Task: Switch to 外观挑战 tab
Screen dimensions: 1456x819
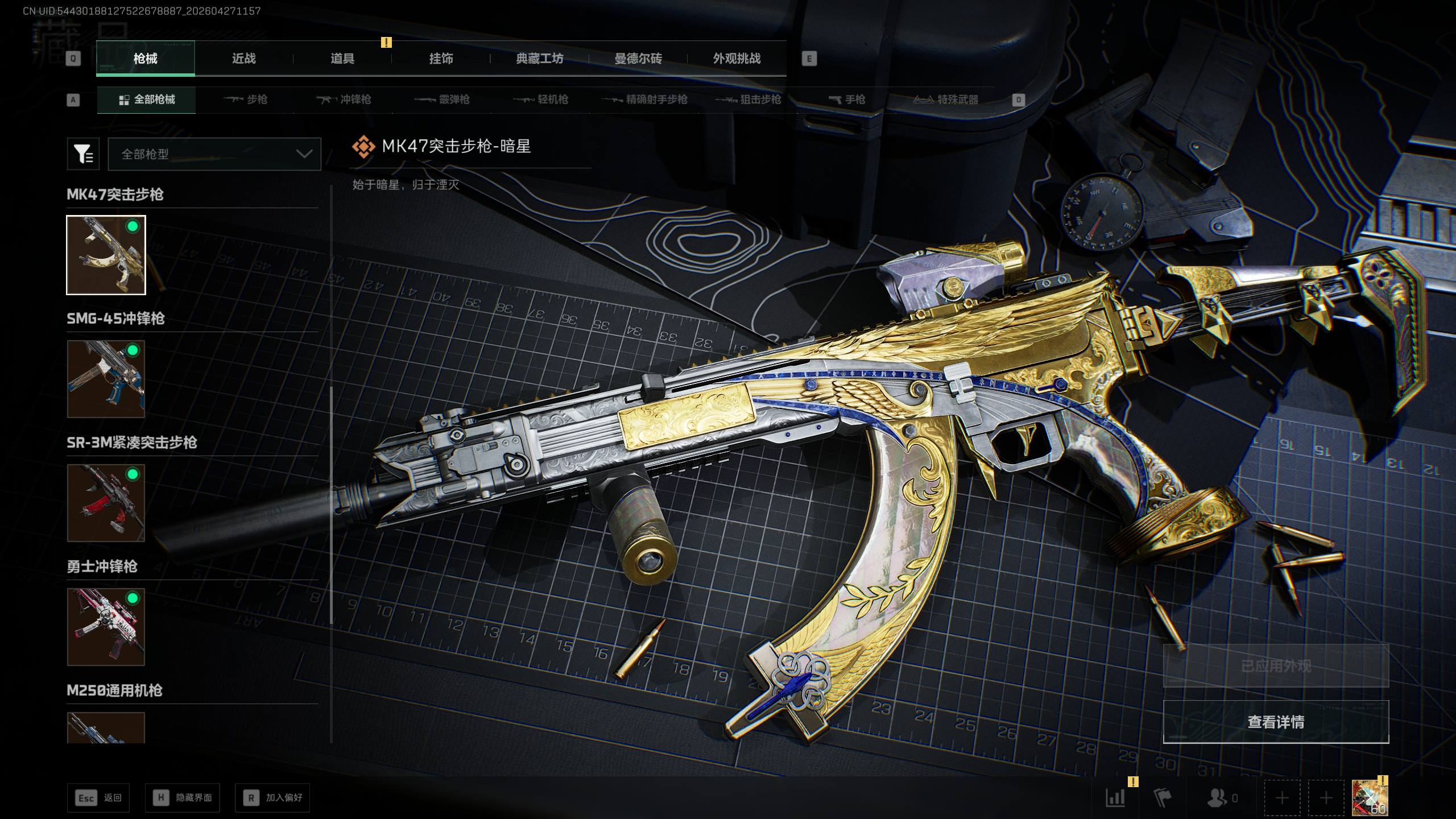Action: point(737,59)
